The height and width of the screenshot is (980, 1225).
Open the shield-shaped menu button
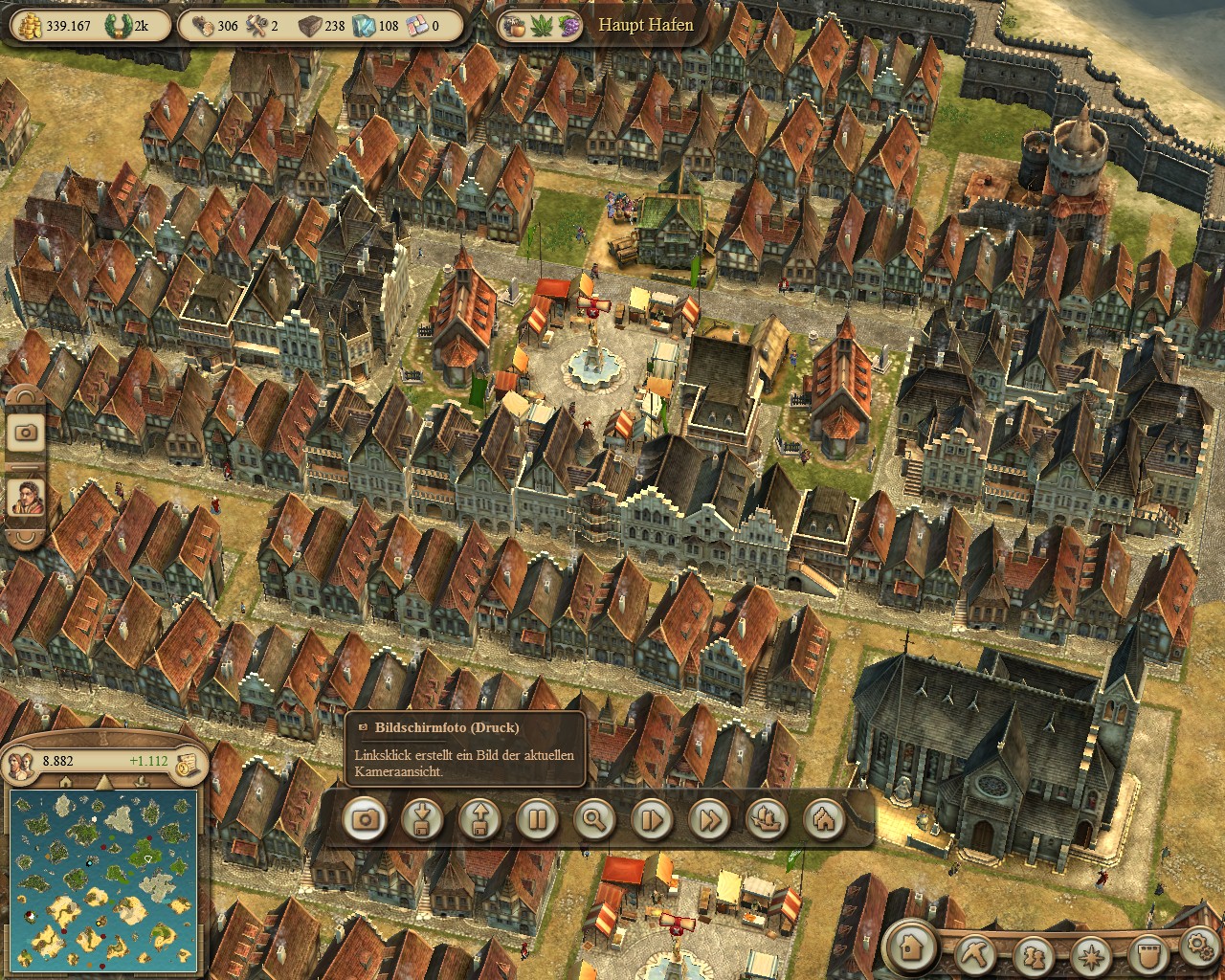coord(1147,953)
